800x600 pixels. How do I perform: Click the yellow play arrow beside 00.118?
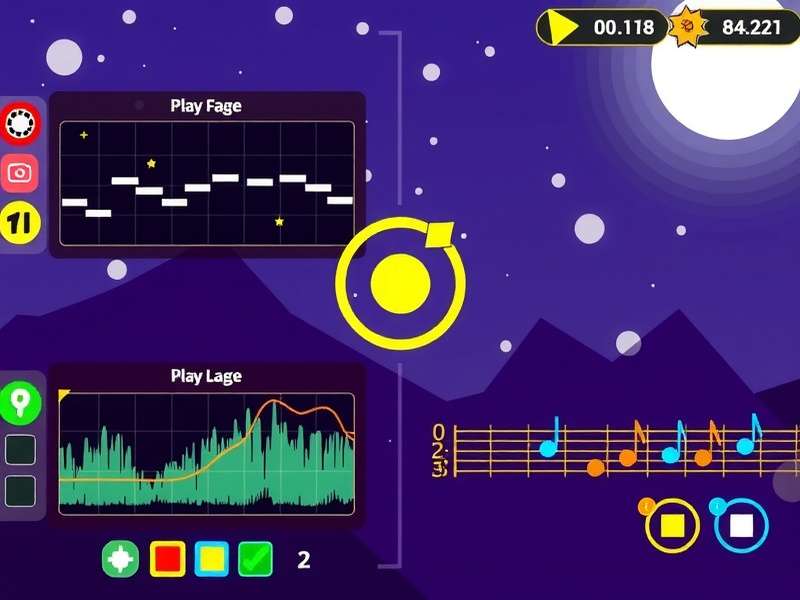[562, 27]
